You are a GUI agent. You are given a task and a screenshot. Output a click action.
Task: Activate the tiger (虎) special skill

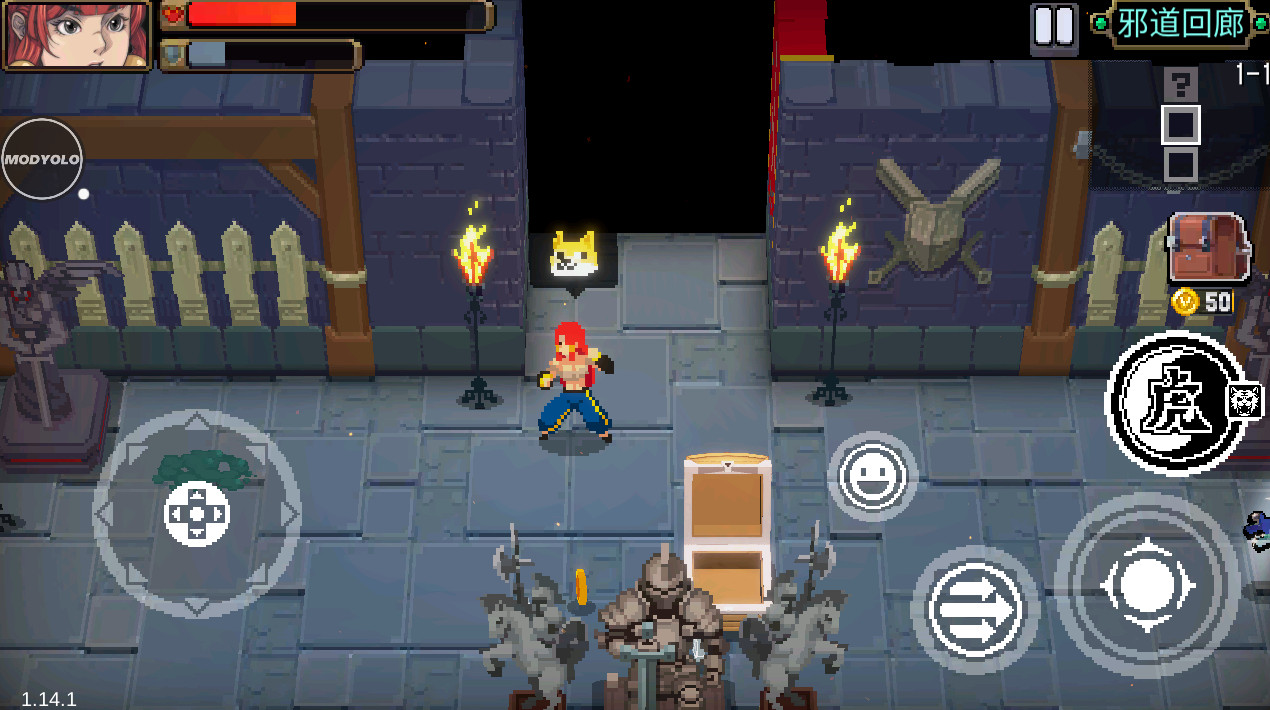coord(1176,403)
